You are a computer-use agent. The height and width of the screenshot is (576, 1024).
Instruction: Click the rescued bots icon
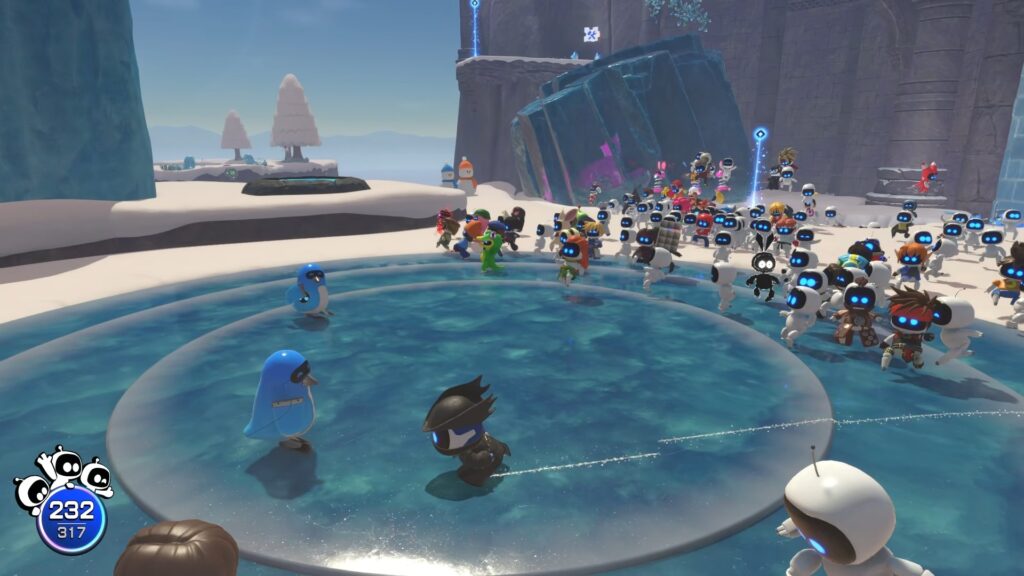pos(62,476)
